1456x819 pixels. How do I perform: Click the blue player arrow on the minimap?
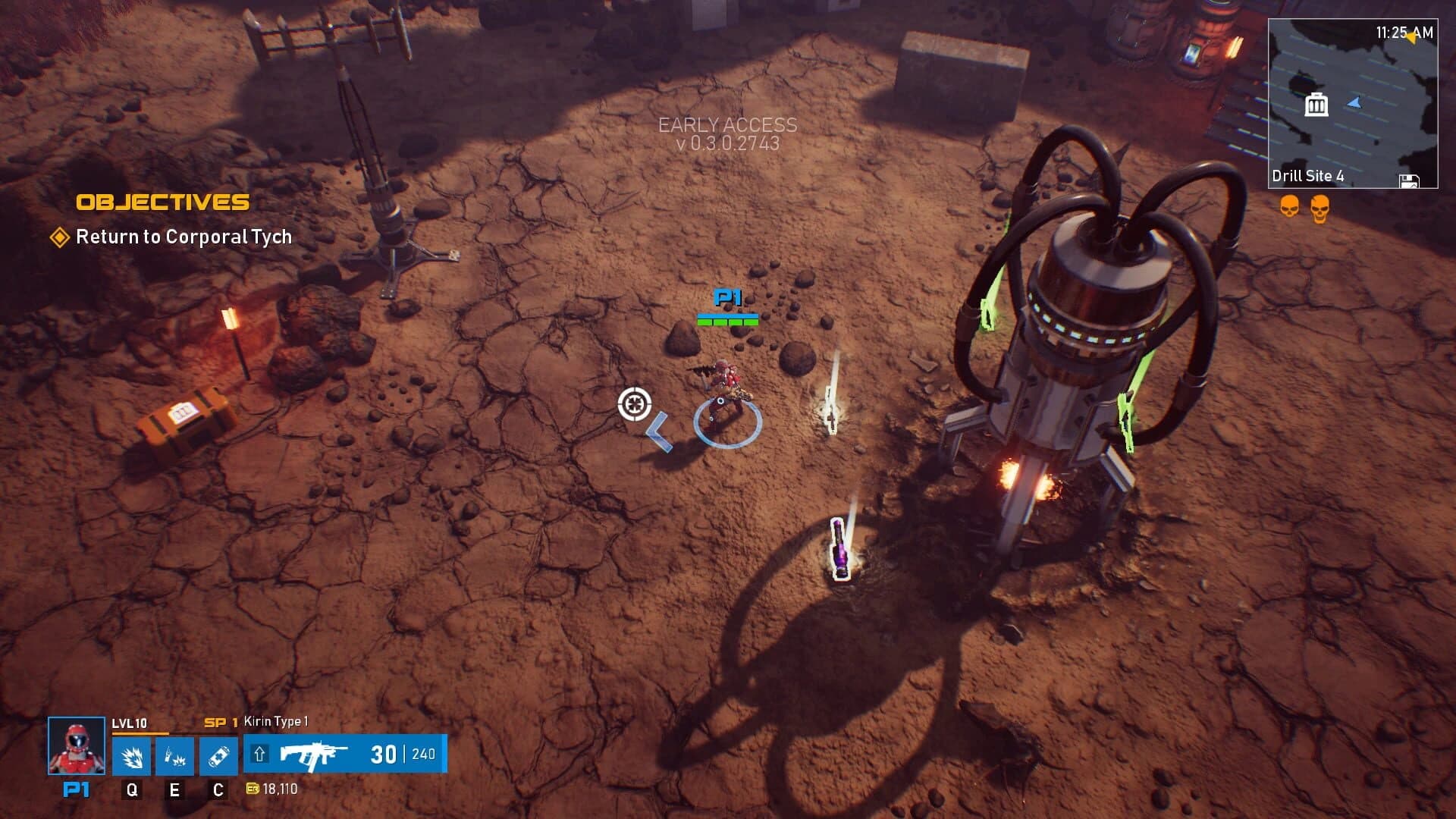pos(1354,103)
